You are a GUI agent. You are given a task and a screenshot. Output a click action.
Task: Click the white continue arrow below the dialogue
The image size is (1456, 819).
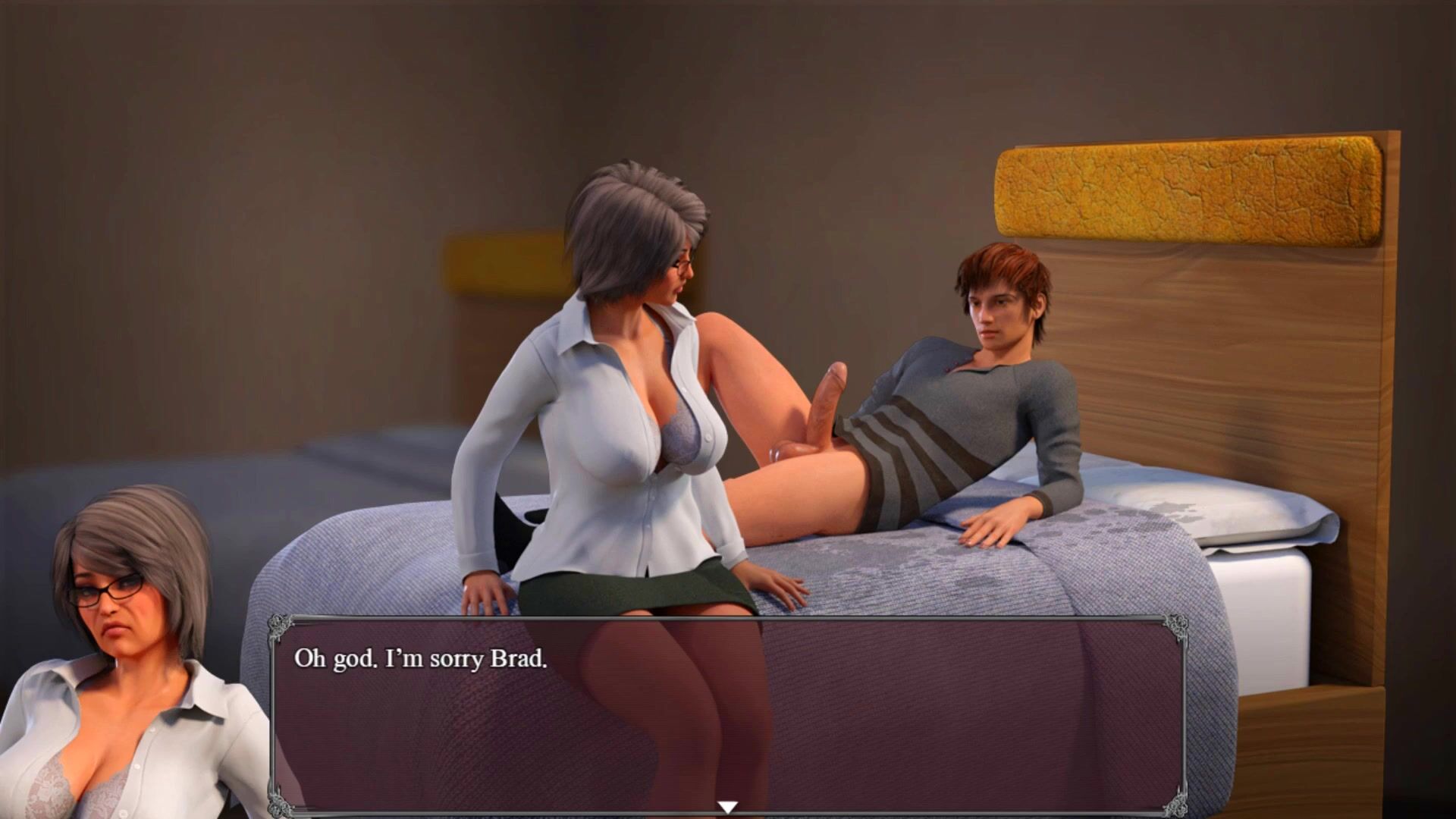coord(727,807)
